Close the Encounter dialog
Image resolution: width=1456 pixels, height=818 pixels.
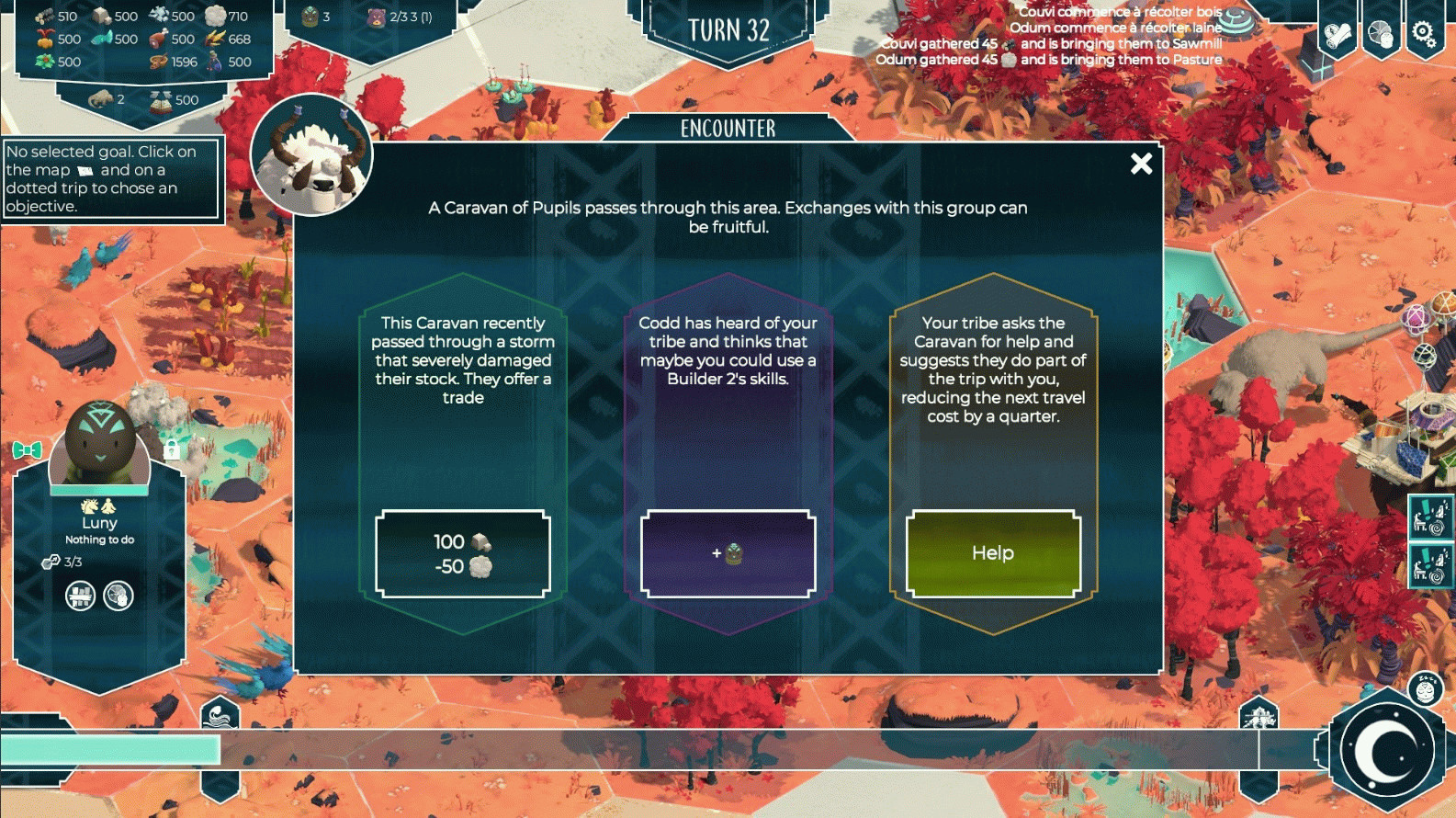1141,164
